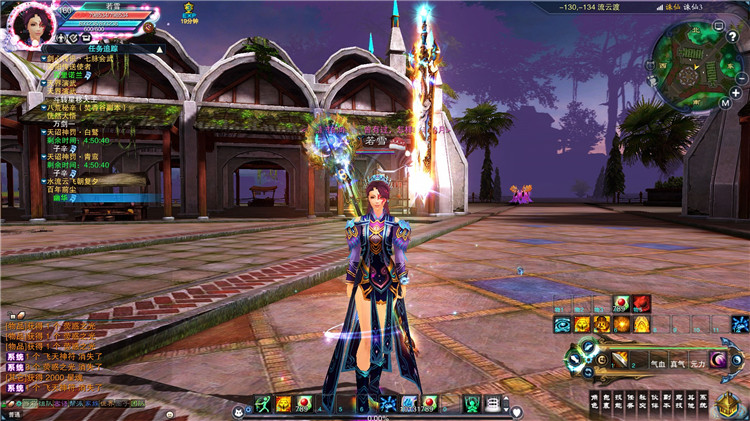Screen dimensions: 750x421
Task: Activate the flaming sword skill in slot 1
Action: coord(621,359)
